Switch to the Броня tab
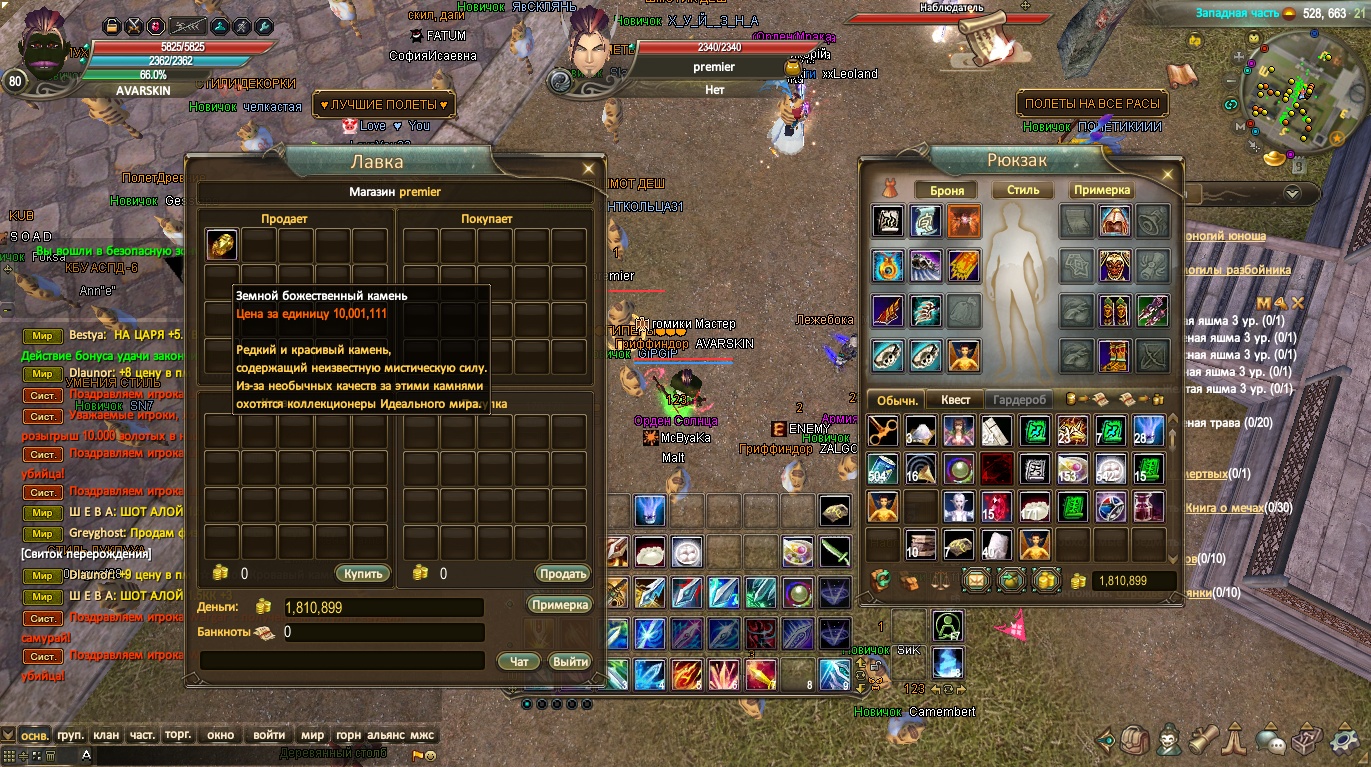Viewport: 1371px width, 767px height. click(946, 190)
